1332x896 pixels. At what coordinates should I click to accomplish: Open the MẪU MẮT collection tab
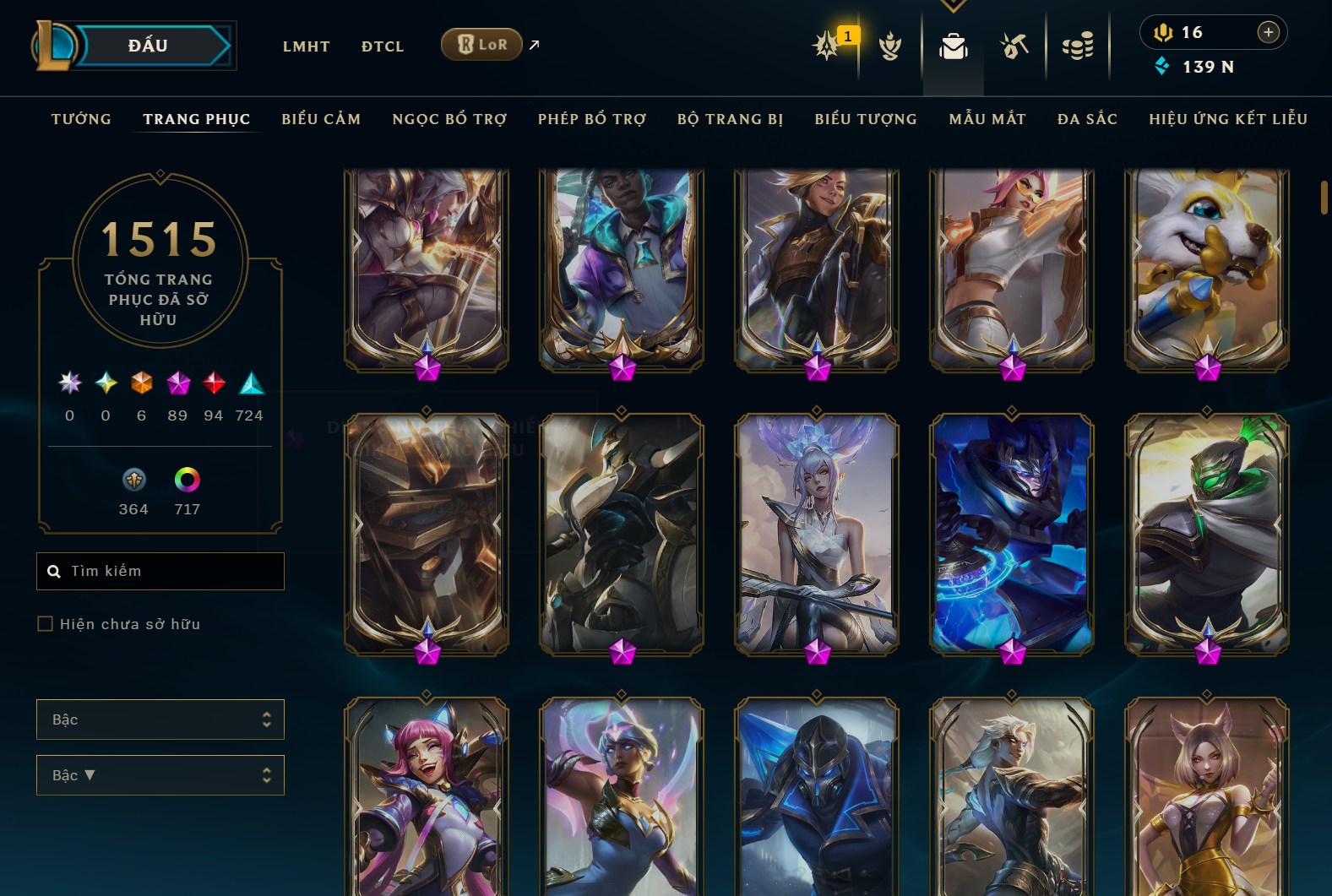987,119
